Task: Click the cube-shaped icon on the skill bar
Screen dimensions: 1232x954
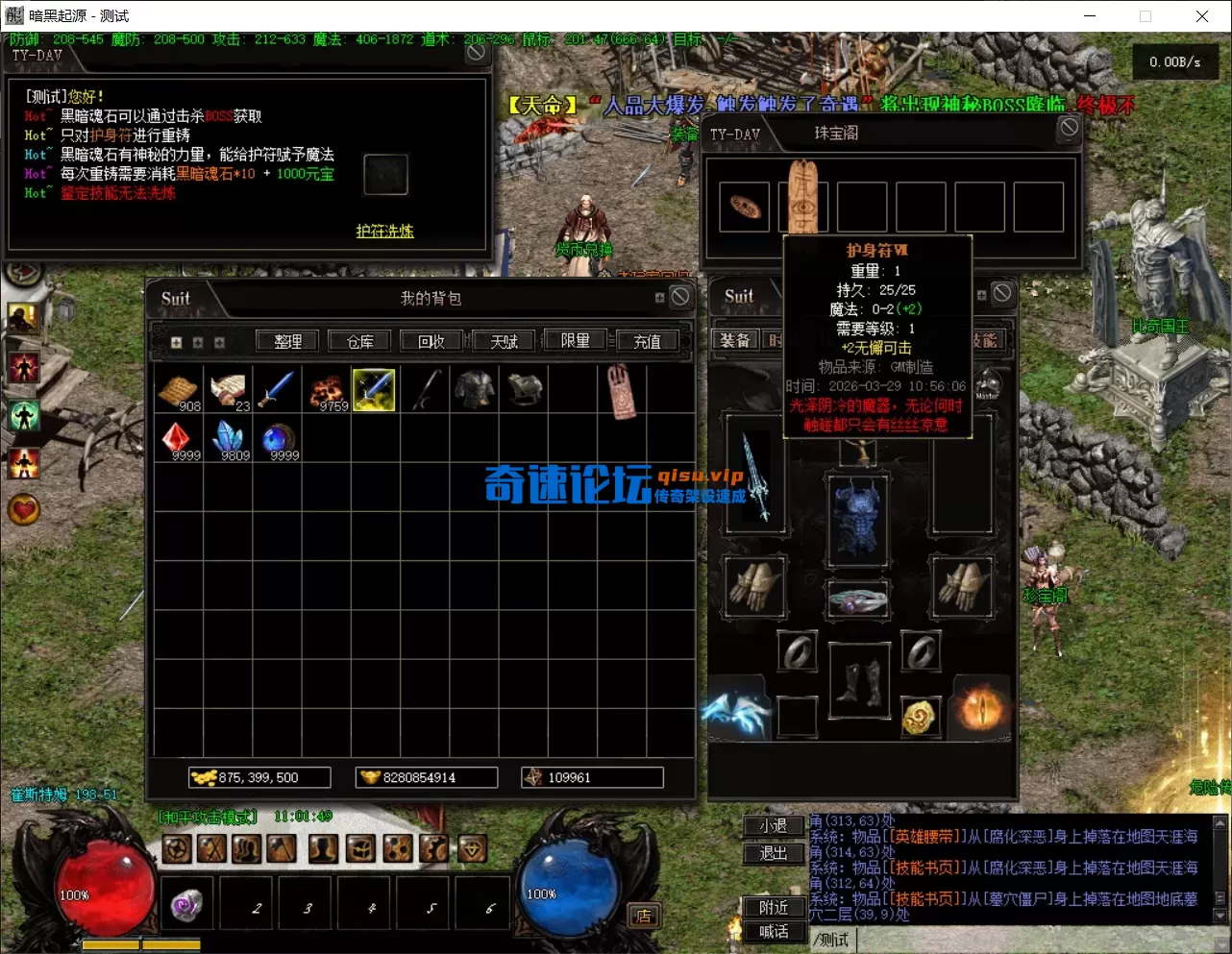Action: pyautogui.click(x=359, y=847)
